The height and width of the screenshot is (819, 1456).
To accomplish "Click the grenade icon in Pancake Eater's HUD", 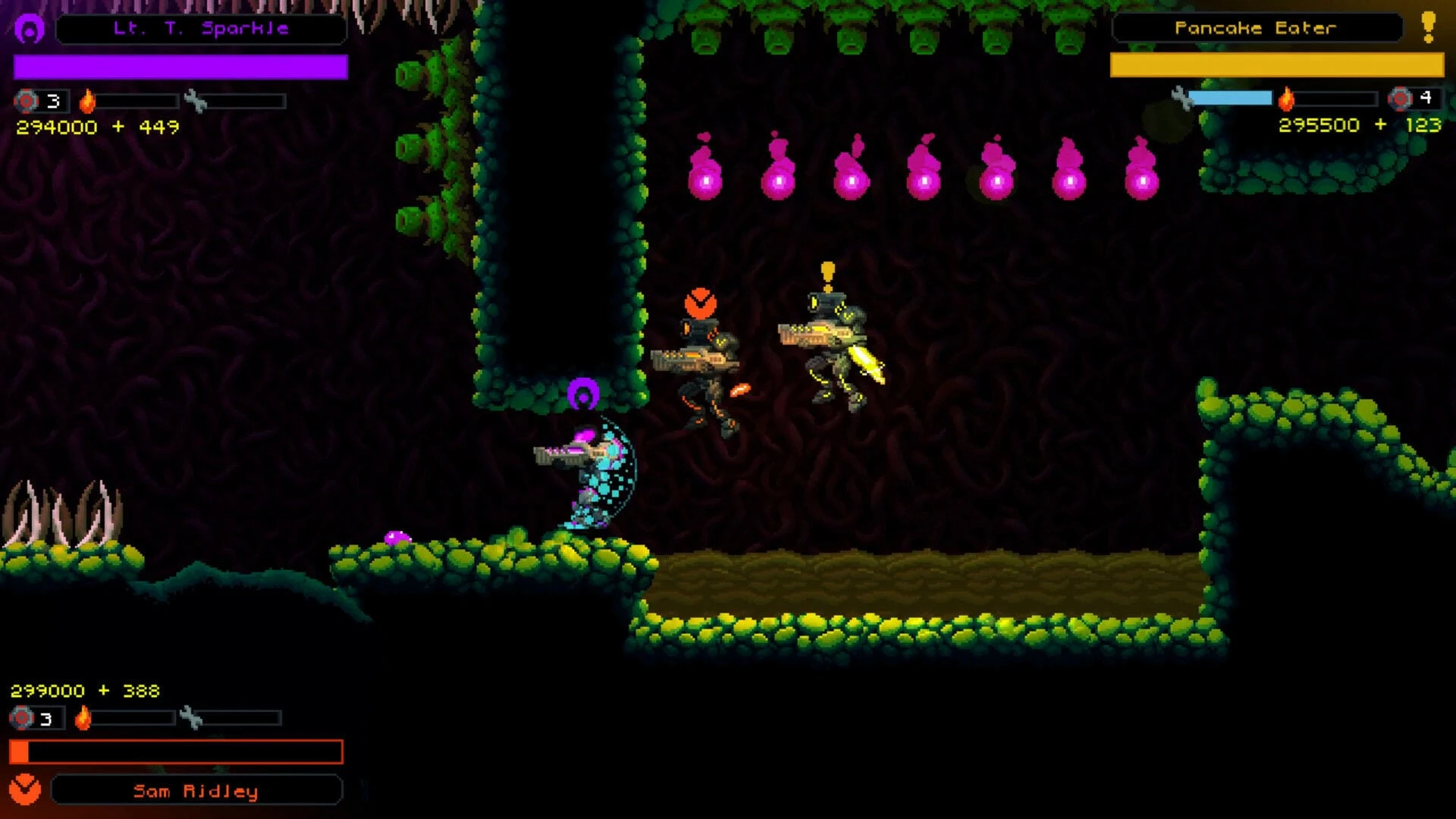I will [1400, 99].
